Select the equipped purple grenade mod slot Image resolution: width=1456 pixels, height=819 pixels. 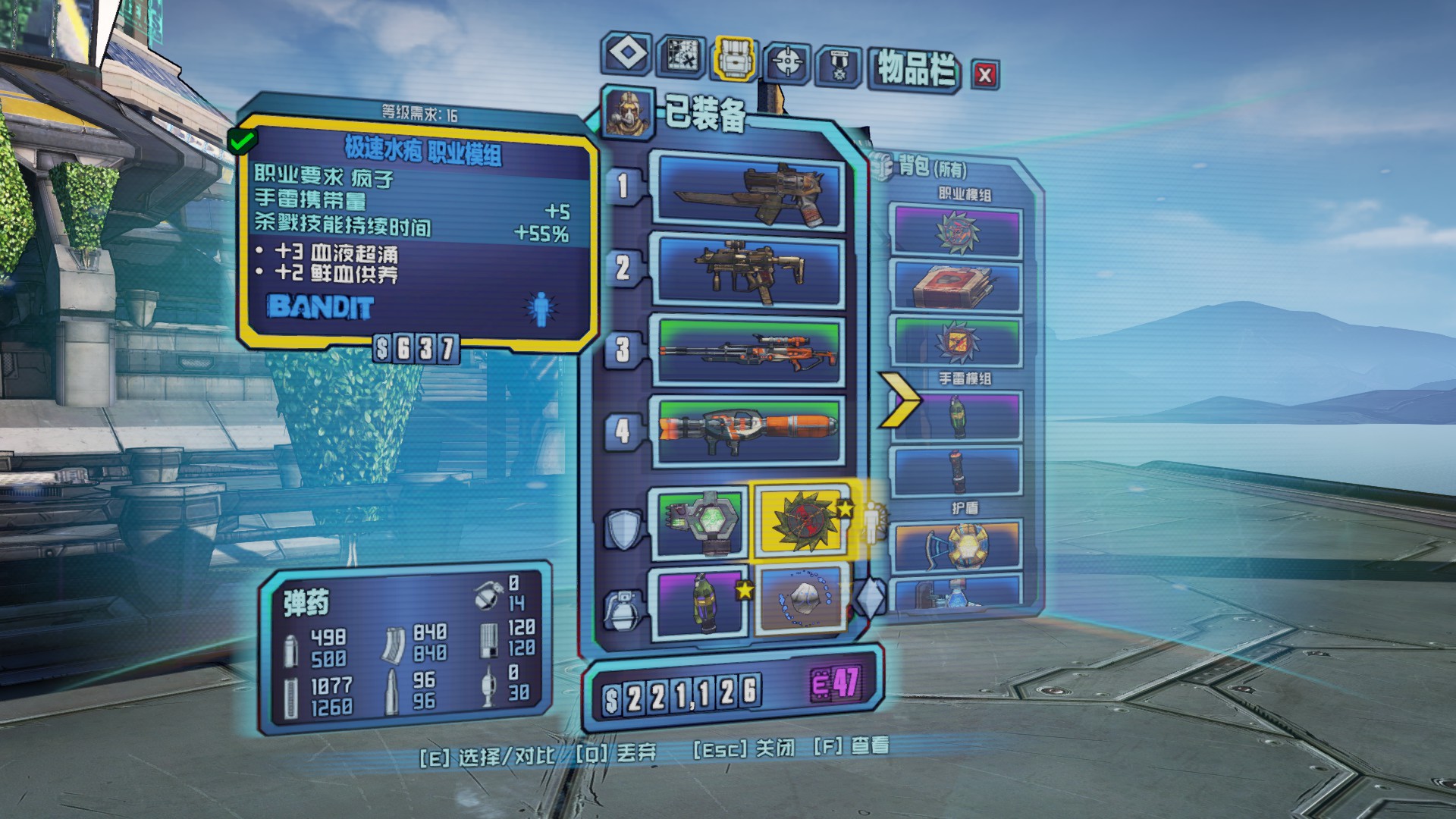[x=698, y=602]
